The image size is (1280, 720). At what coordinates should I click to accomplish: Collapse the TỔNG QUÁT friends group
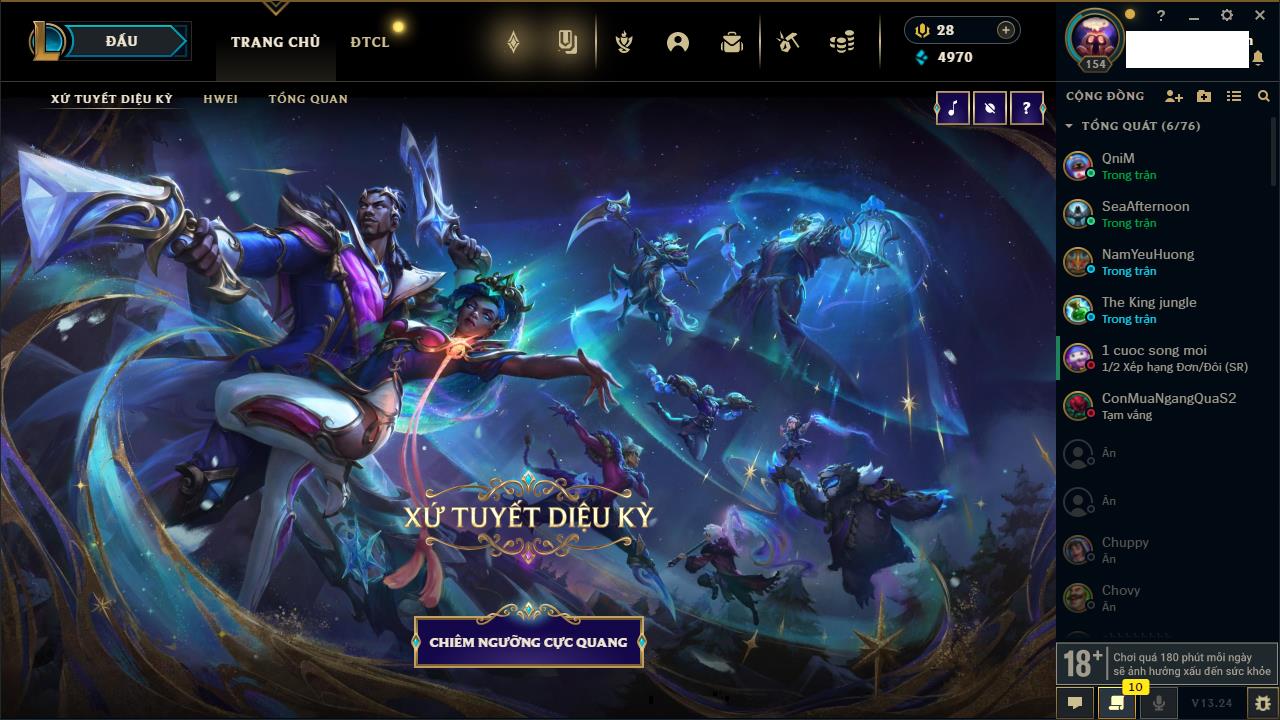click(1069, 126)
